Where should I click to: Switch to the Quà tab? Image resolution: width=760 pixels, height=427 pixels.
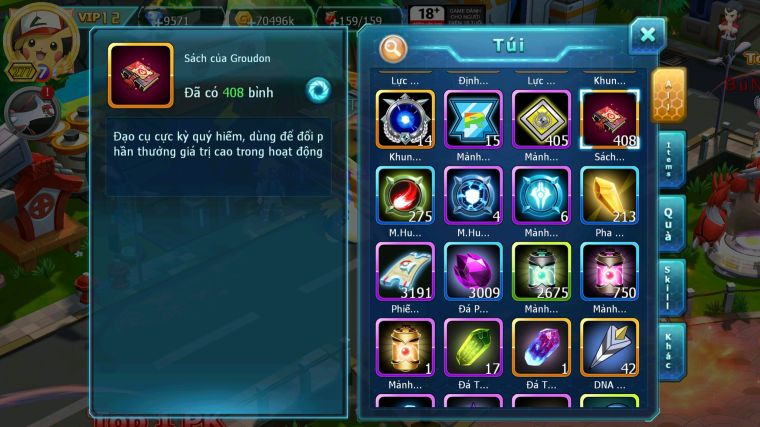point(671,223)
